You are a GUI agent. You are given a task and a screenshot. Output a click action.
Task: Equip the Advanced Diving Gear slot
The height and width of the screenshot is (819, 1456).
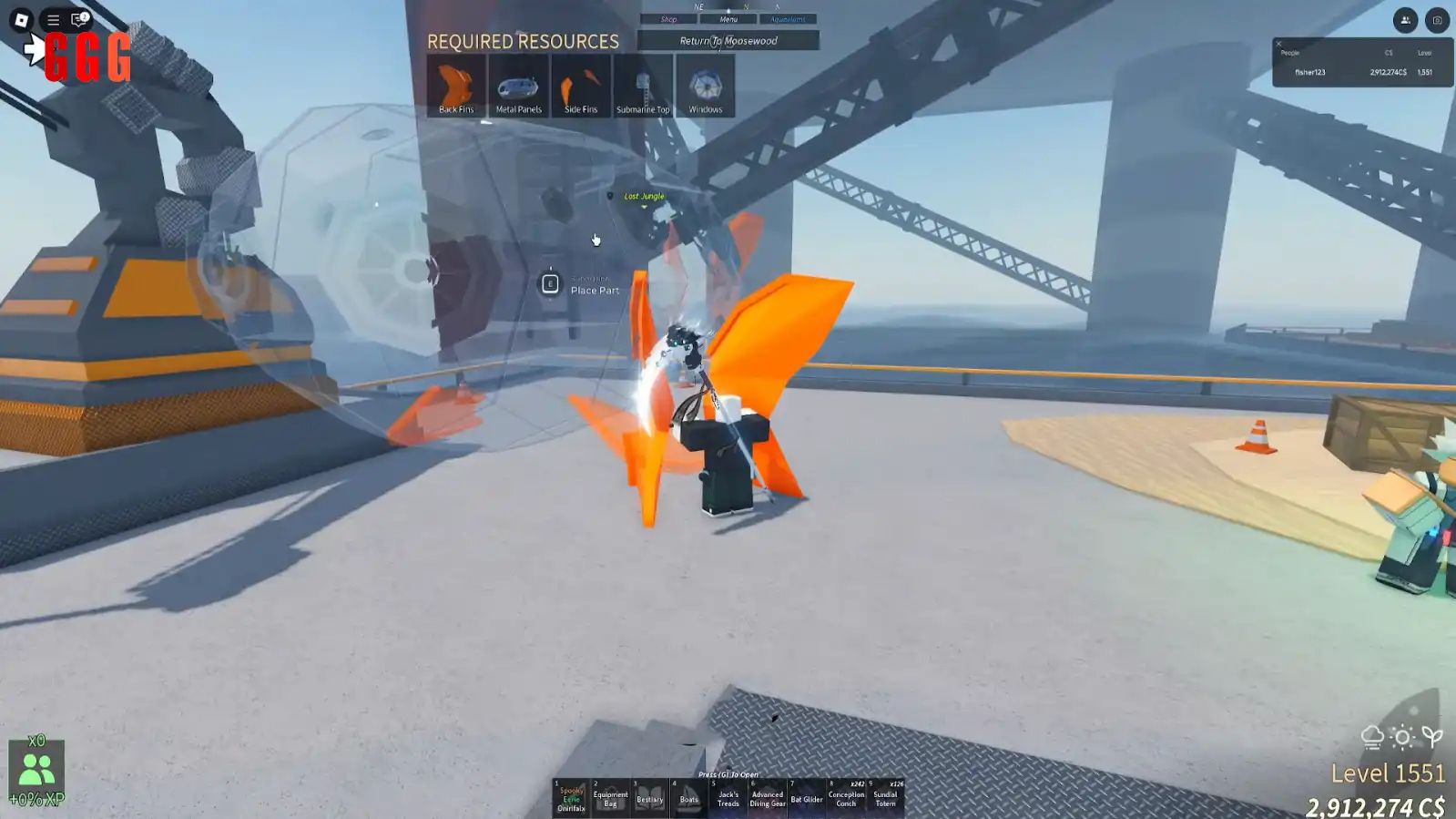[x=767, y=797]
